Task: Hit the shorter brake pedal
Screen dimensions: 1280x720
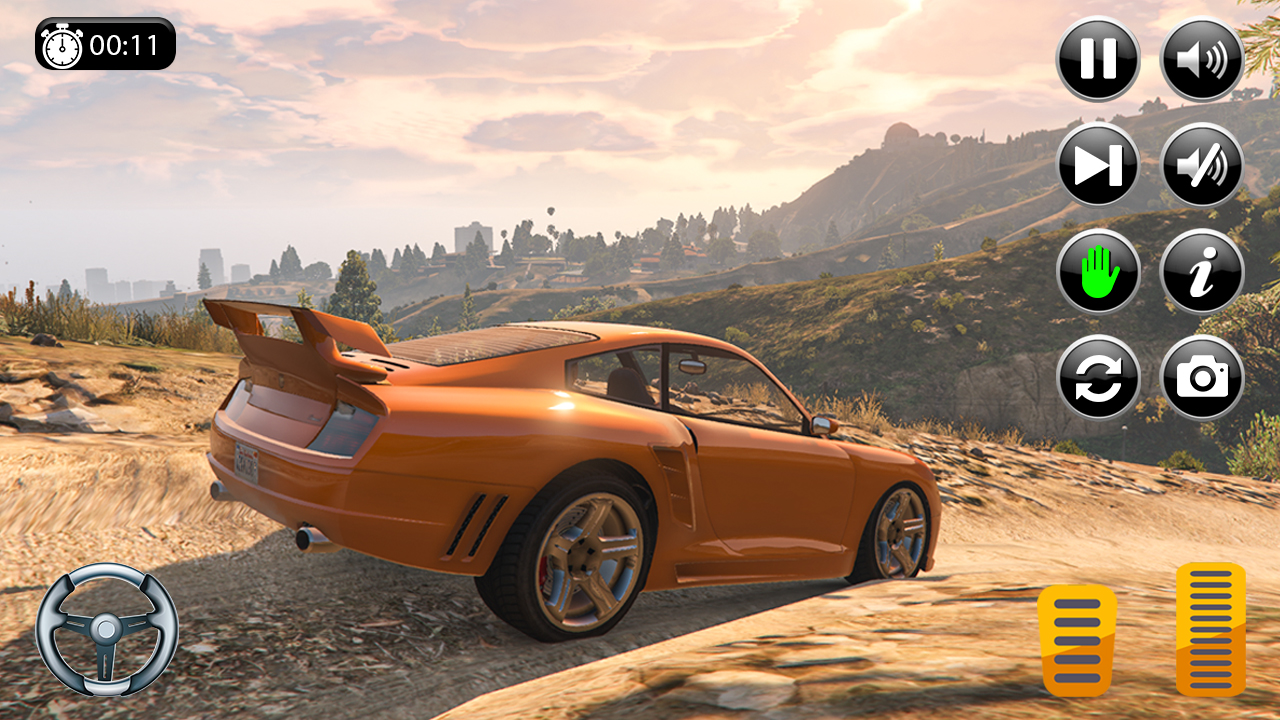Action: [1076, 640]
